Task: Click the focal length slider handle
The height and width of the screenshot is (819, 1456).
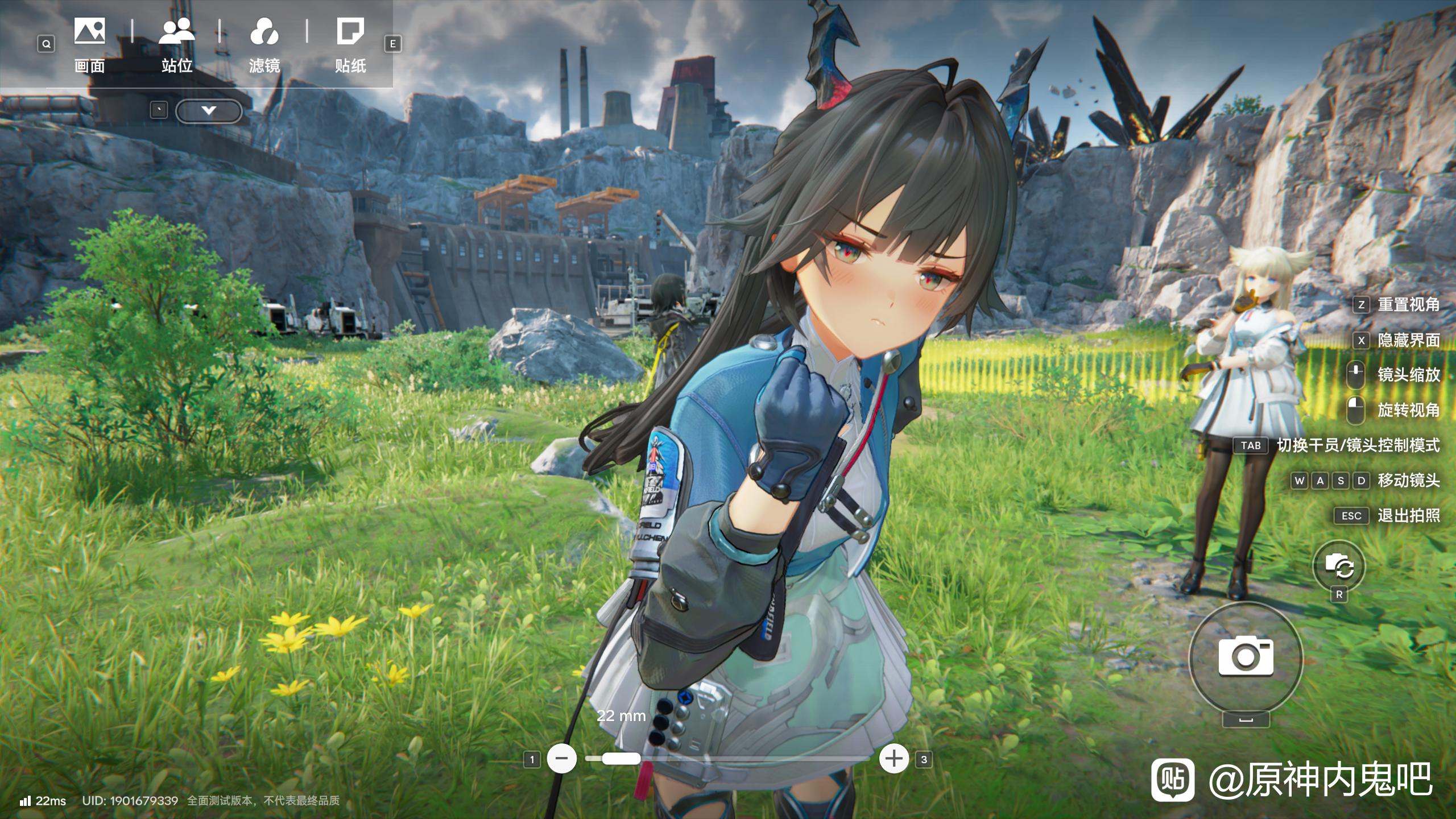Action: click(621, 759)
